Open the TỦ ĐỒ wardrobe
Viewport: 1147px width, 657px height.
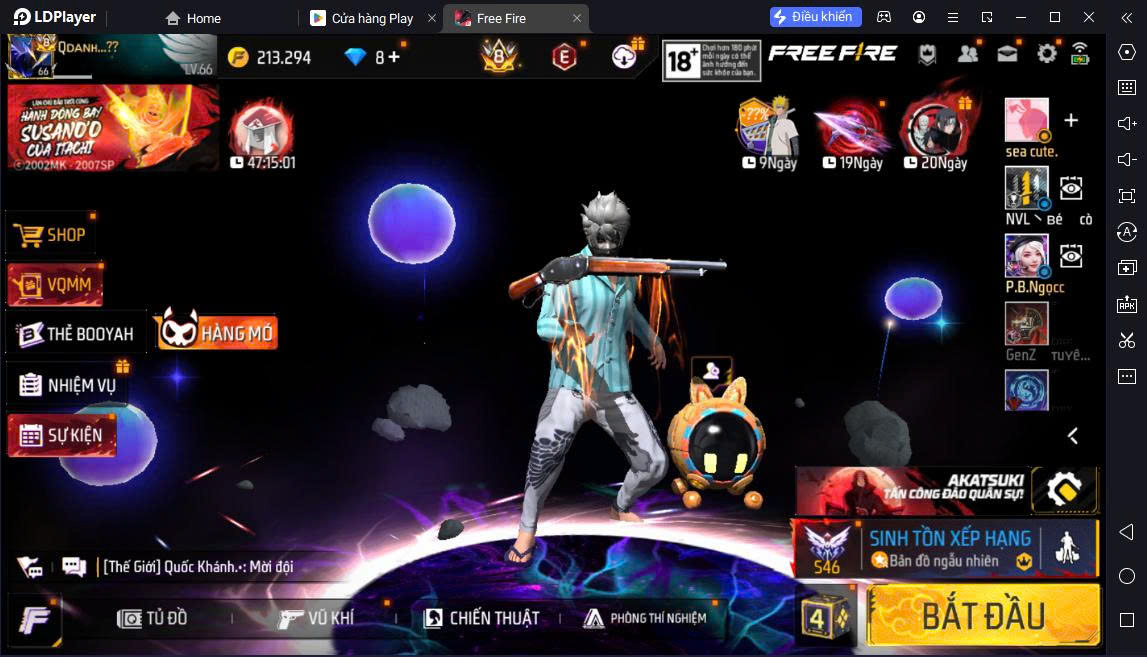(153, 618)
